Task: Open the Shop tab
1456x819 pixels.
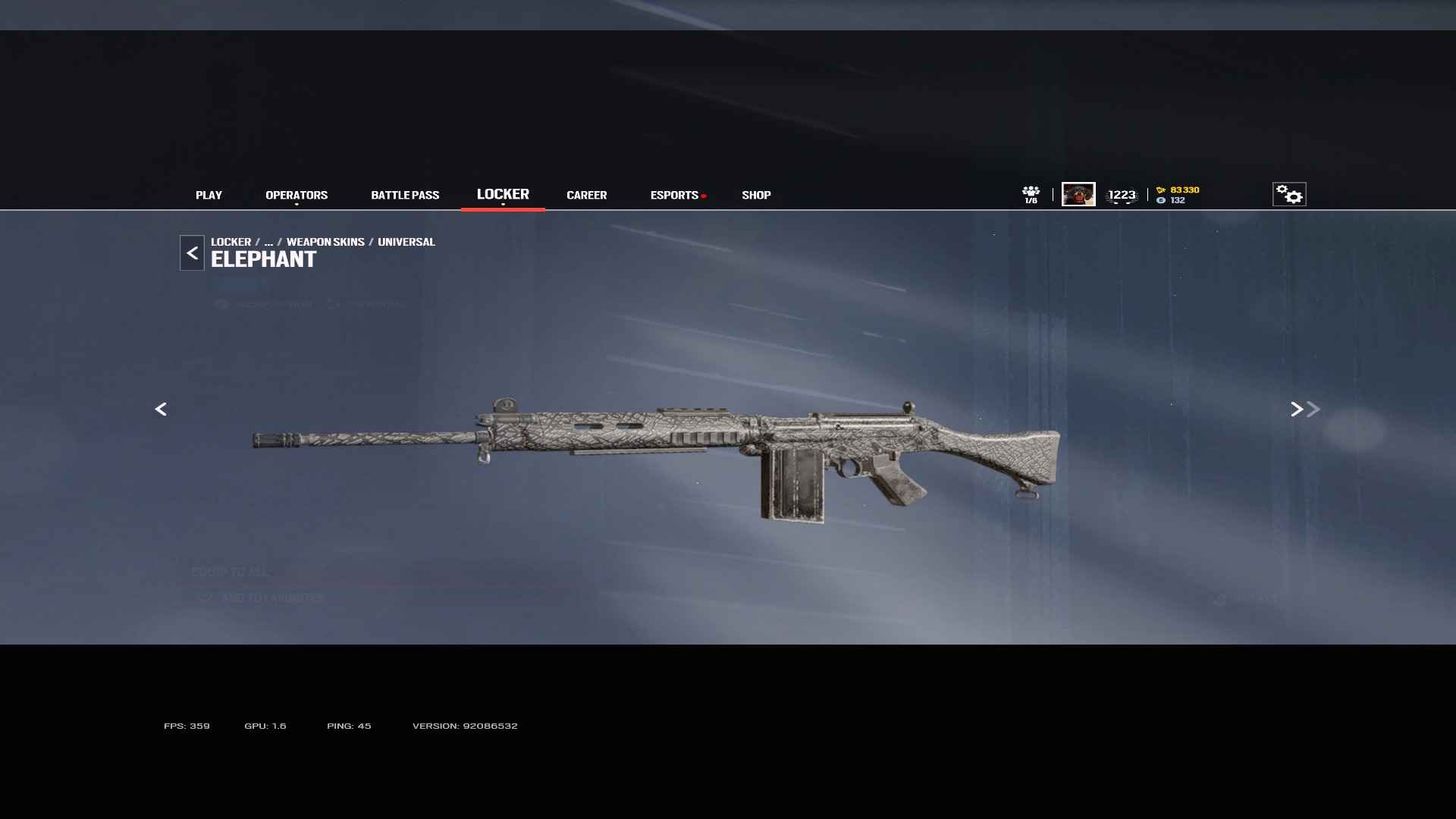Action: tap(756, 195)
